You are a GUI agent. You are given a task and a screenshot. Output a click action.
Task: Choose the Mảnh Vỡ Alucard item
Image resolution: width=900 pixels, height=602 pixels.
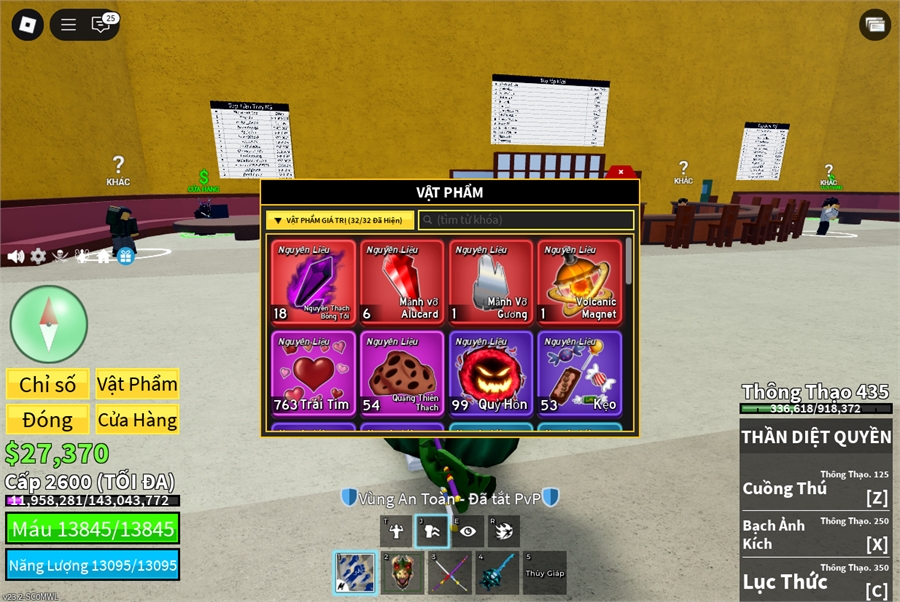[x=402, y=282]
